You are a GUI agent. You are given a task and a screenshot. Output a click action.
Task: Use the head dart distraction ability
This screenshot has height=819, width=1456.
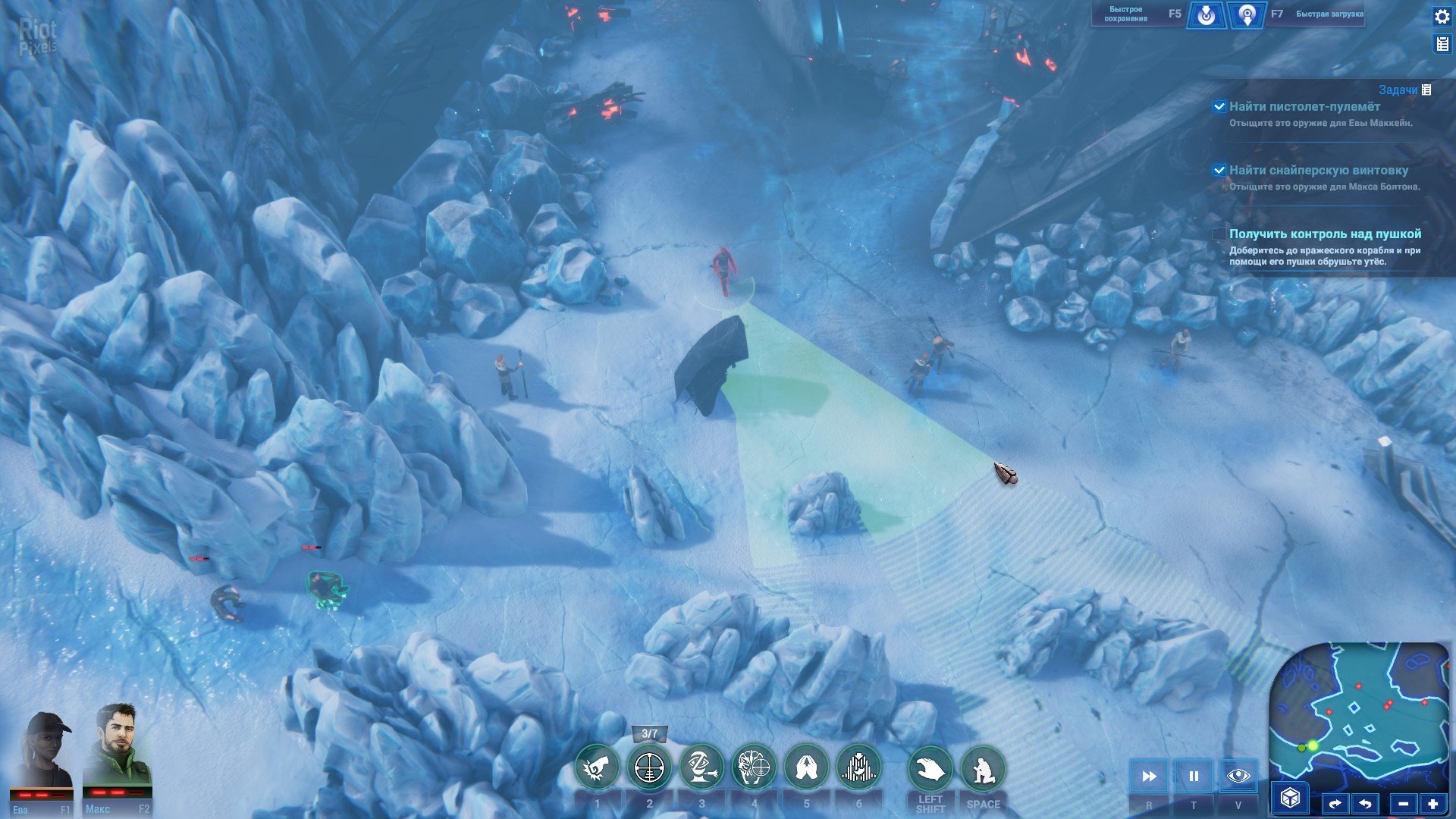(701, 768)
